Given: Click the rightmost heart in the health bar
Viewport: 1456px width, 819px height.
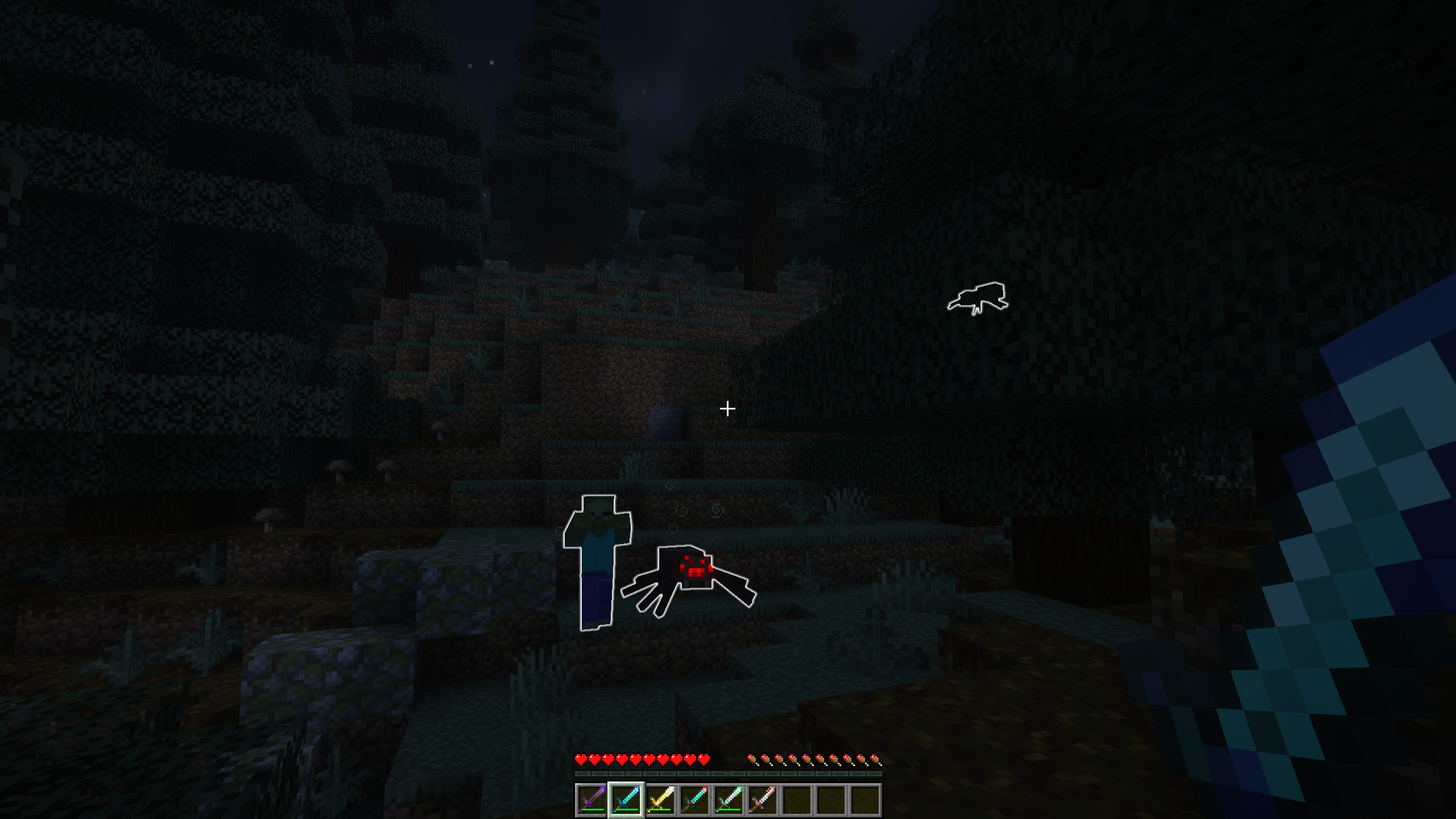Looking at the screenshot, I should 704,760.
